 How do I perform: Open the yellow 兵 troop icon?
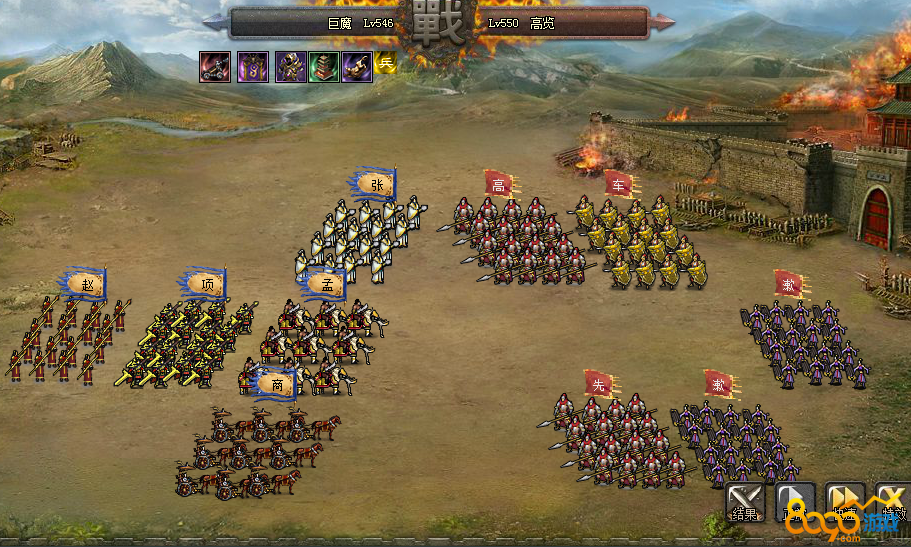(386, 64)
